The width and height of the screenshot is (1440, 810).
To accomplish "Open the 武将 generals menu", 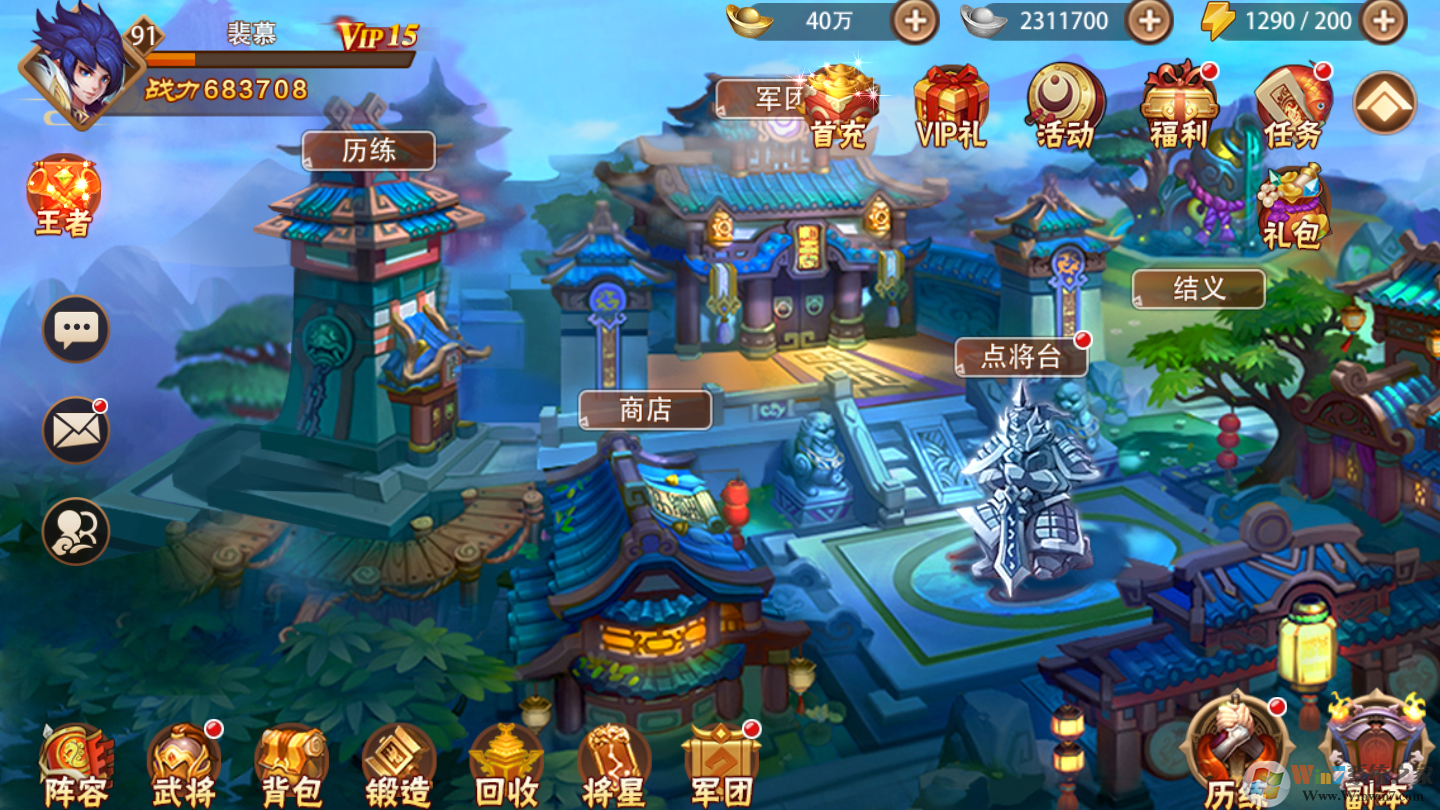I will (x=184, y=767).
